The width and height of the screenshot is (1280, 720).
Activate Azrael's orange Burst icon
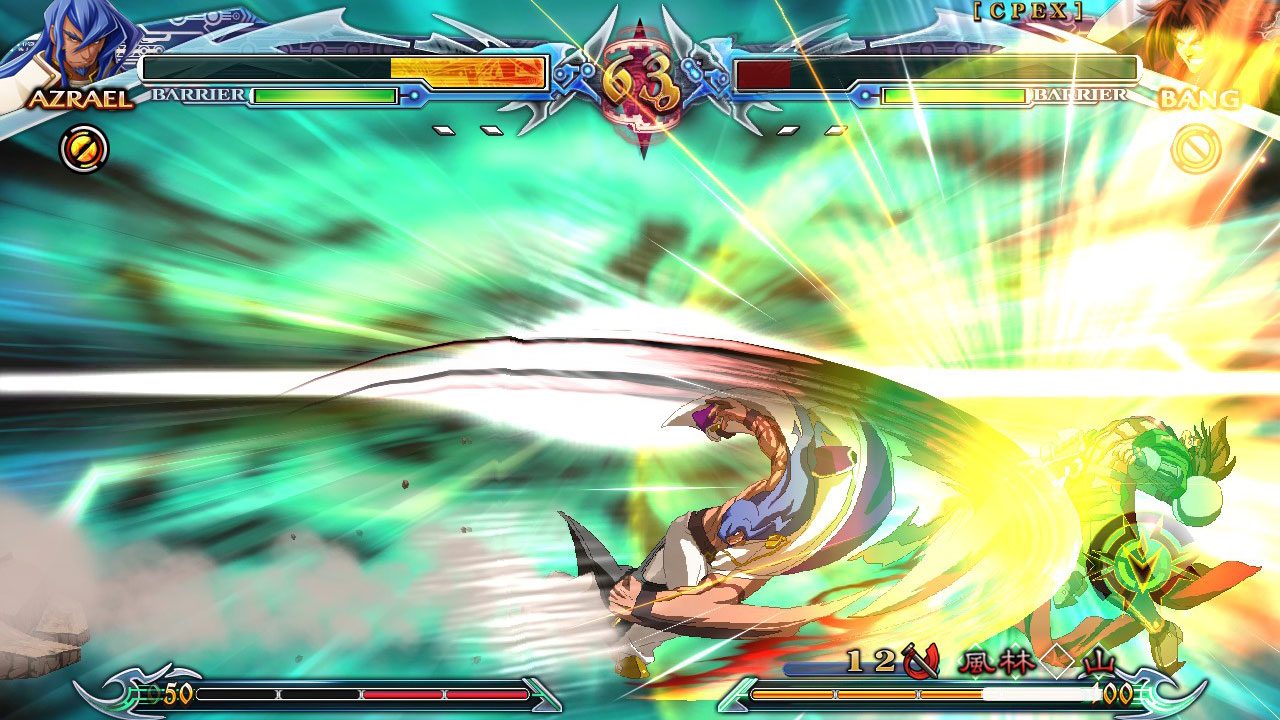pyautogui.click(x=84, y=150)
